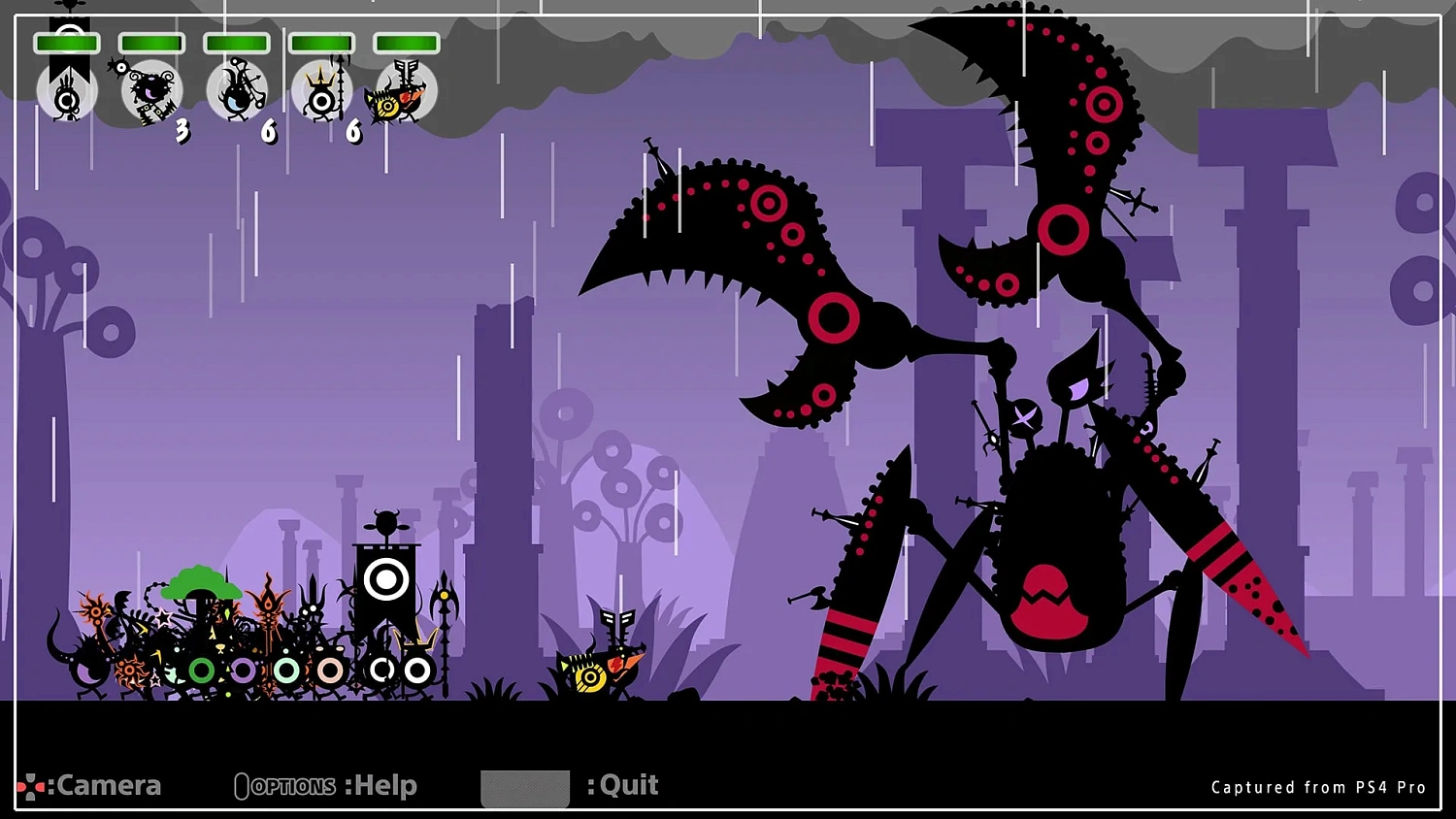Expand the second squad's unit count 3
This screenshot has height=819, width=1456.
pyautogui.click(x=182, y=132)
